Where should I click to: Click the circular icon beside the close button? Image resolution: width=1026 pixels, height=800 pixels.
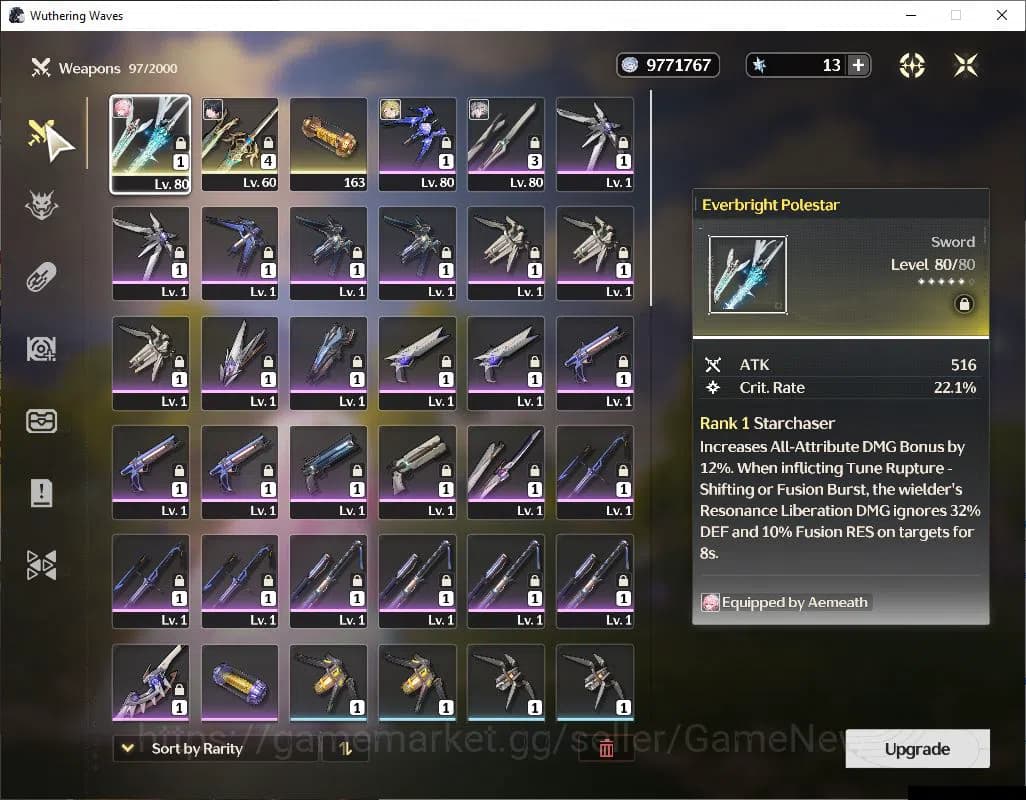point(912,66)
